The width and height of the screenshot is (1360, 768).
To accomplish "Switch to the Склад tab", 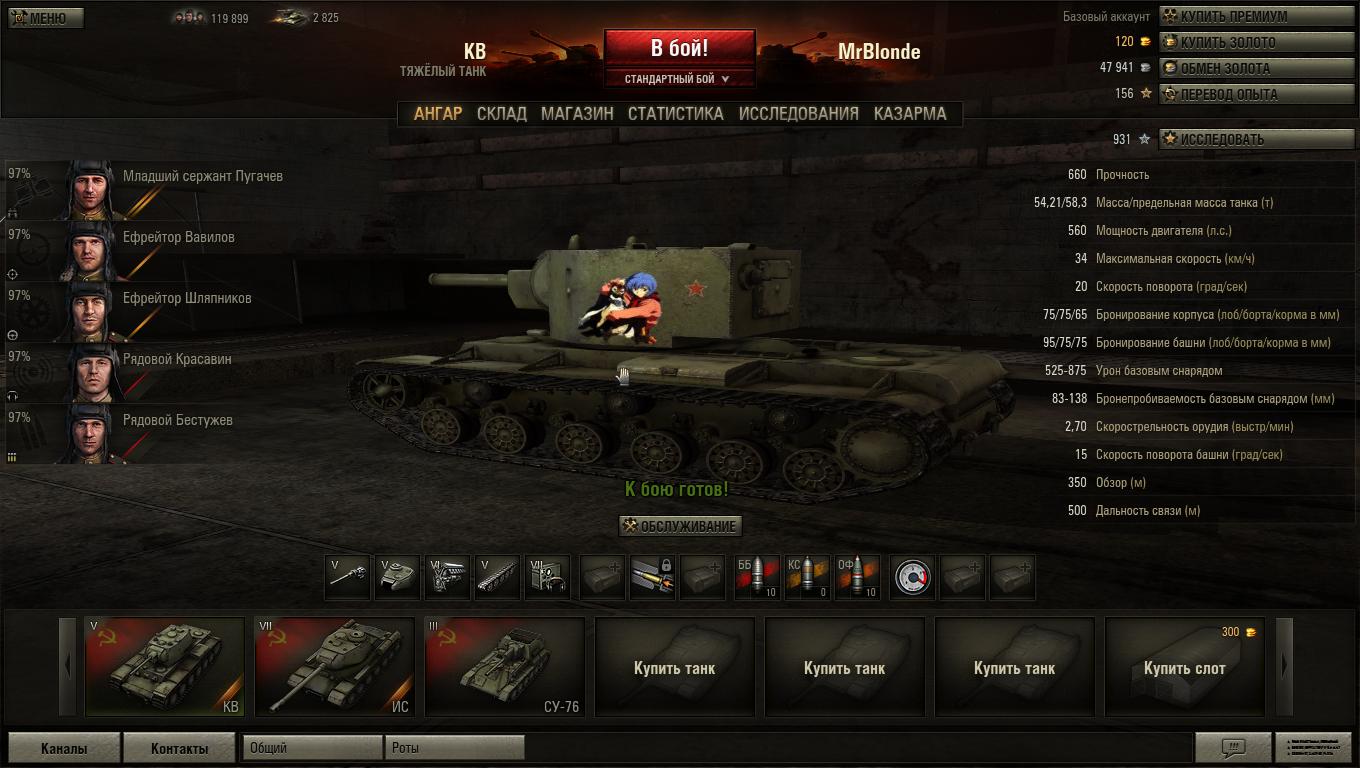I will [501, 114].
